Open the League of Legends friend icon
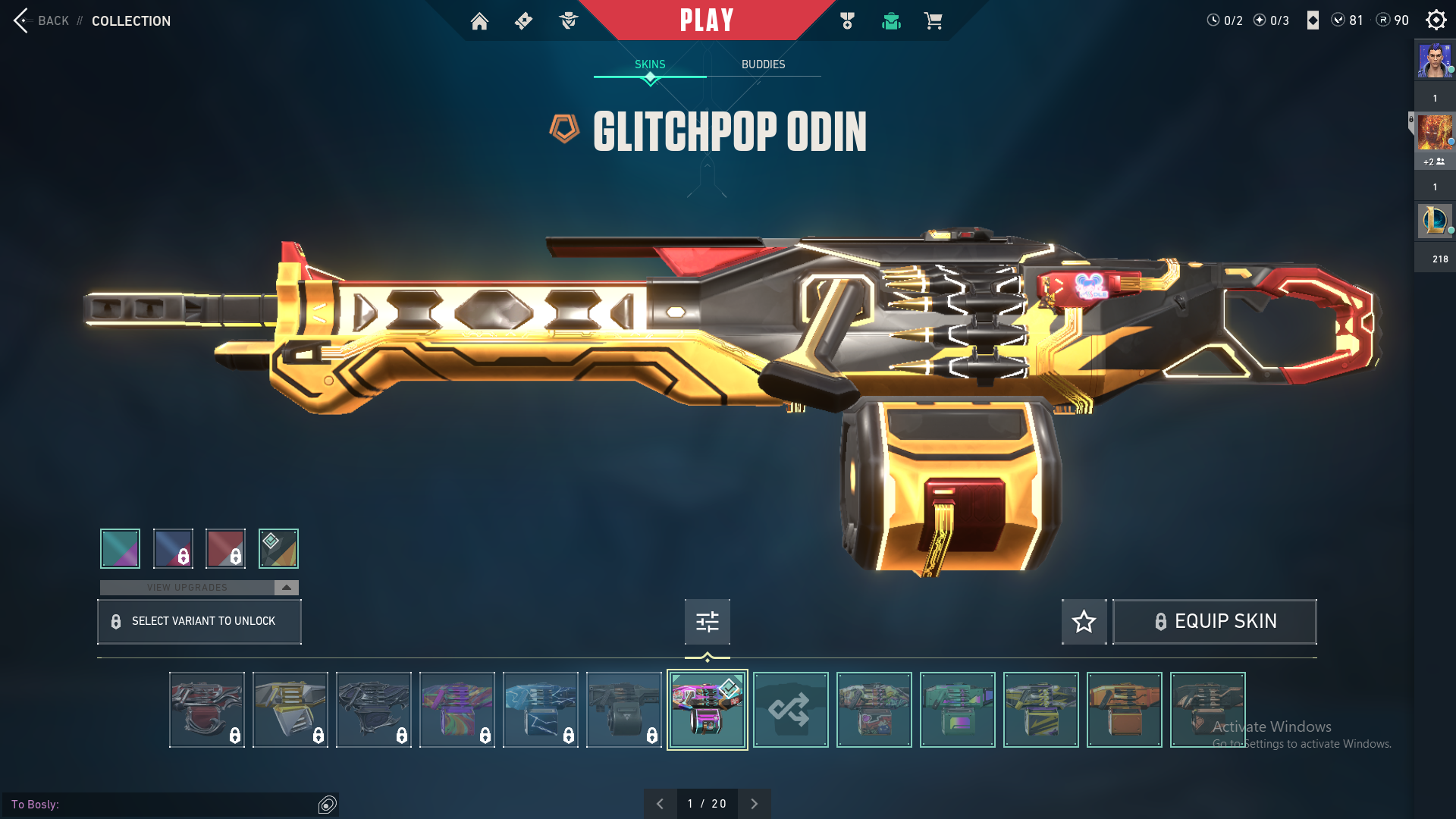Screen dimensions: 1456x819 1435,221
